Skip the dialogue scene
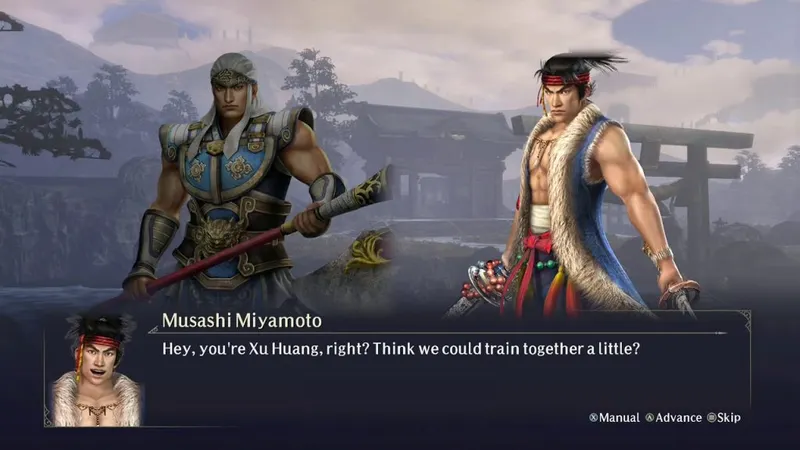This screenshot has height=450, width=800. (724, 417)
